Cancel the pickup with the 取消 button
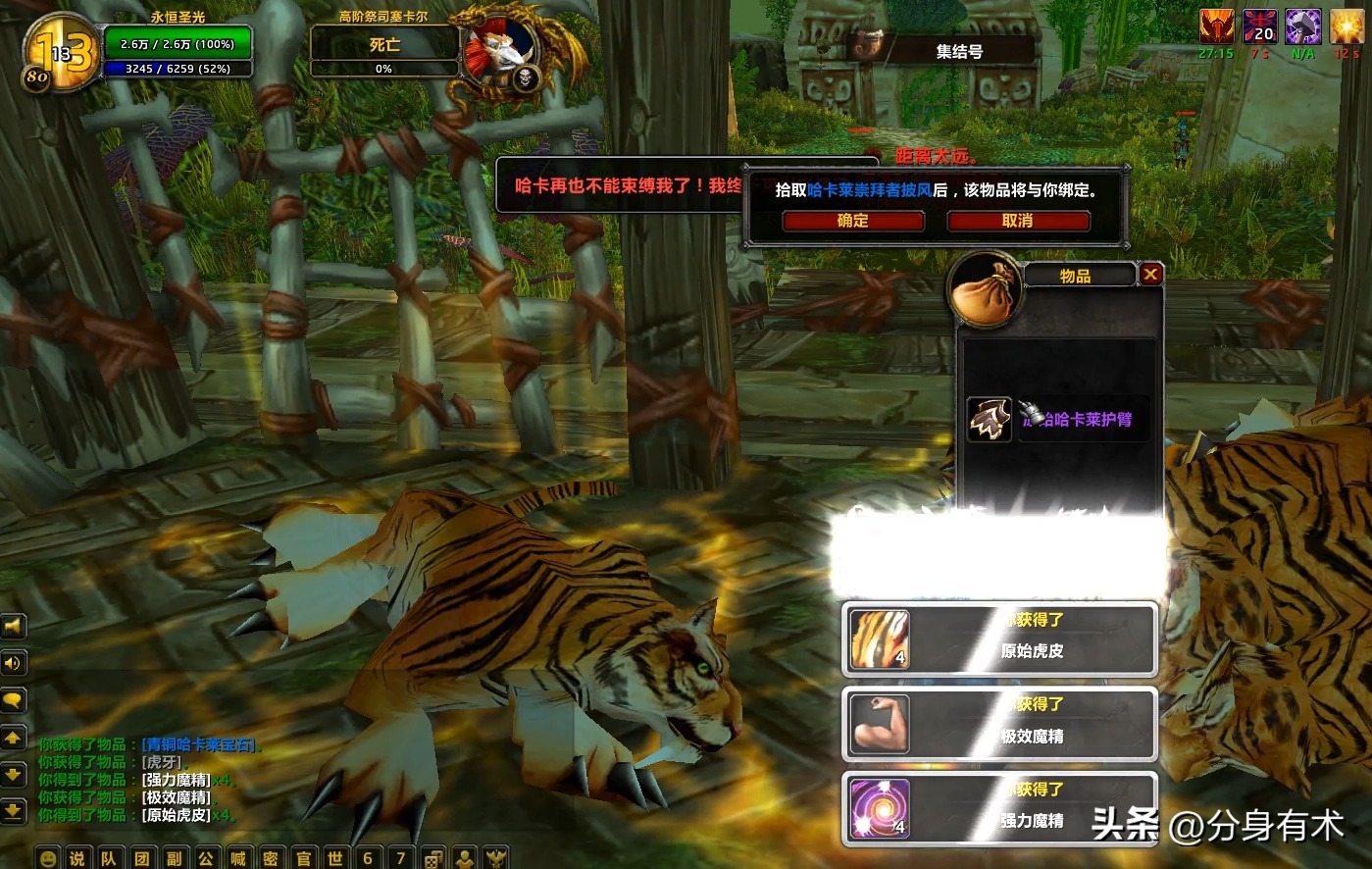1372x869 pixels. tap(1019, 221)
